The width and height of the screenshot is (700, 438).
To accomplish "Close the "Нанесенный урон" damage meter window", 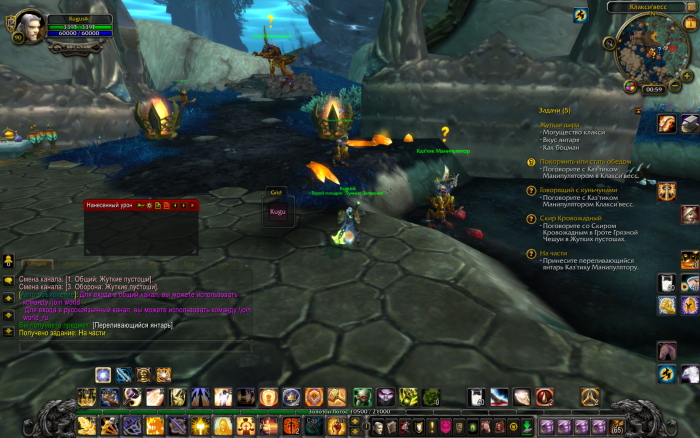I will [x=192, y=205].
